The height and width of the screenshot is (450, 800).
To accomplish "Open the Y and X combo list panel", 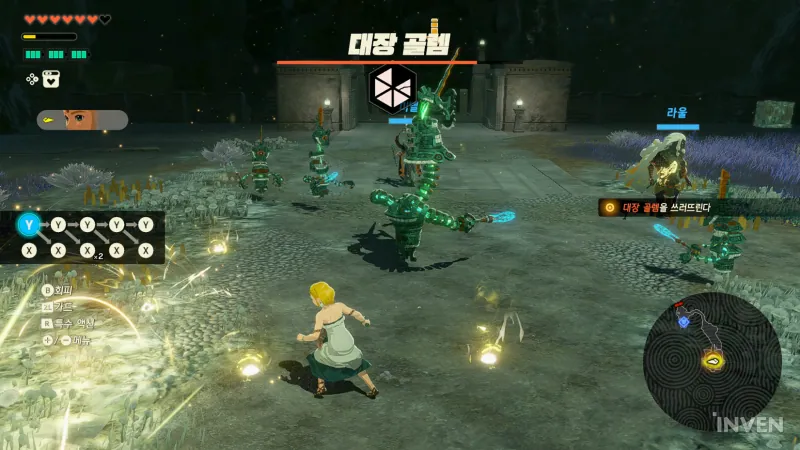I will point(86,237).
